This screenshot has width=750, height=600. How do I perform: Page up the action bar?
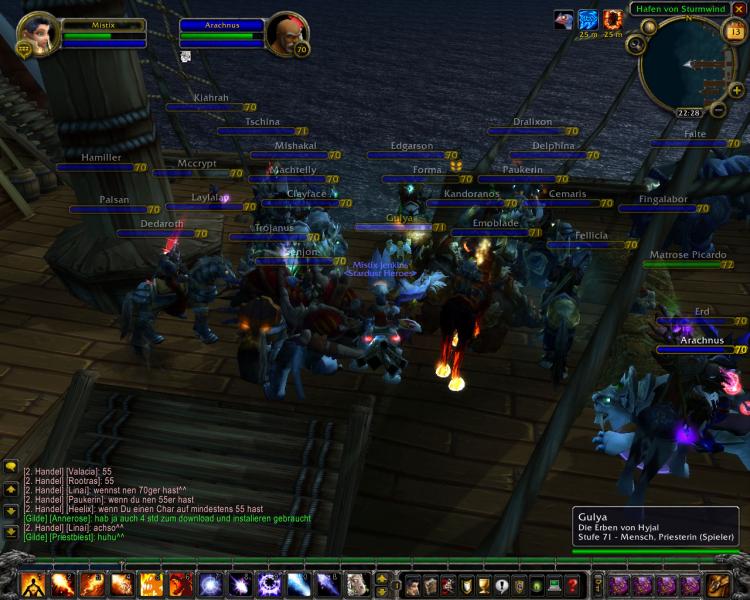tap(381, 578)
